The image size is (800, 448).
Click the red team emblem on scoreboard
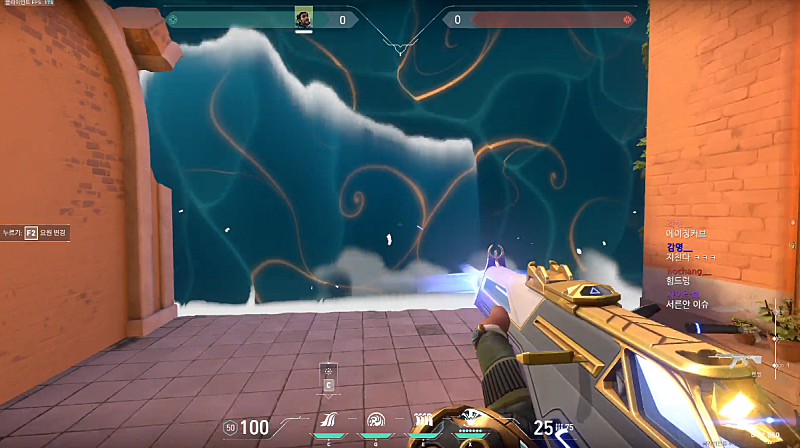tap(628, 19)
